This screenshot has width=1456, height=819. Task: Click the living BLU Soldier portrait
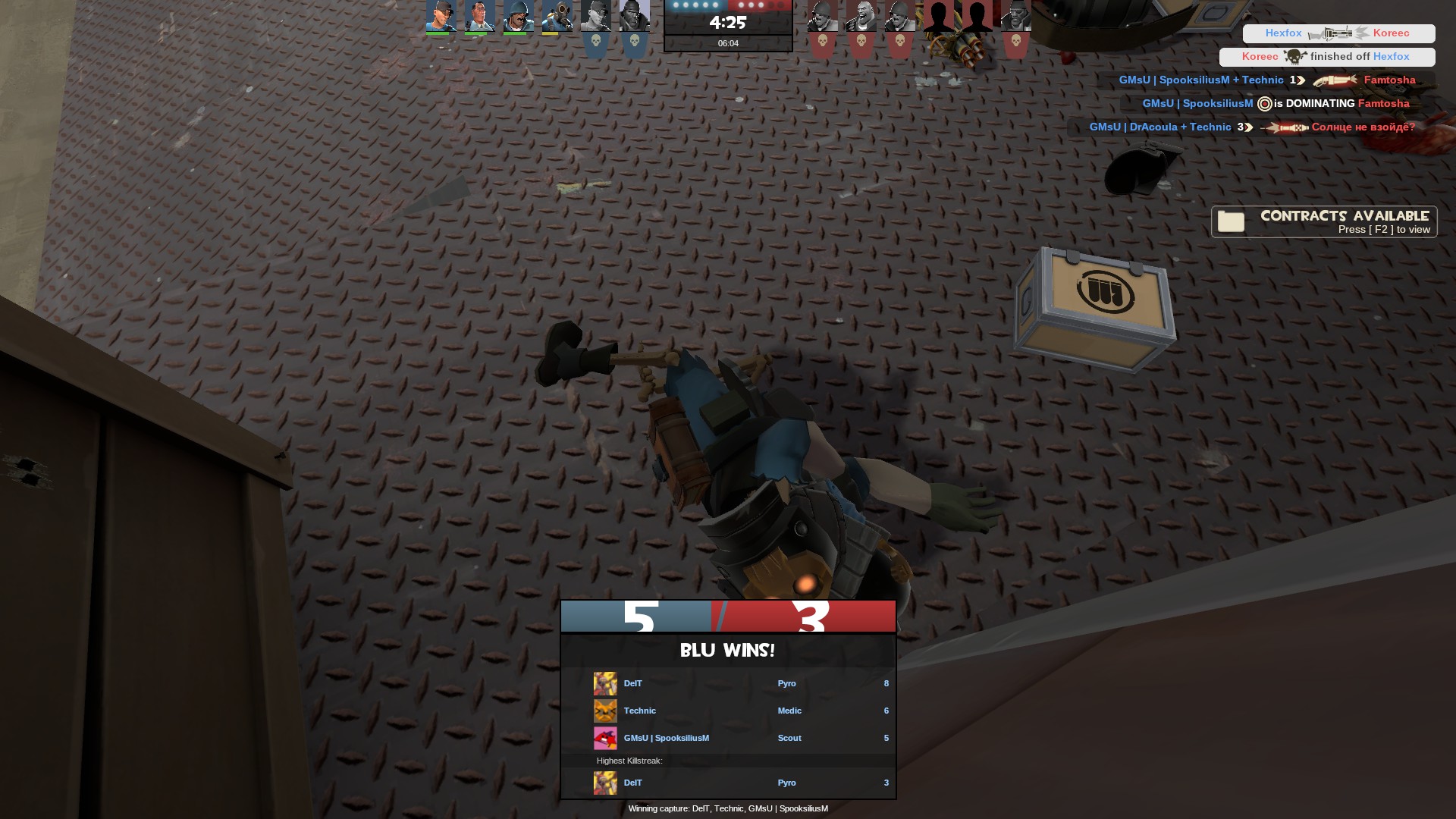point(518,16)
